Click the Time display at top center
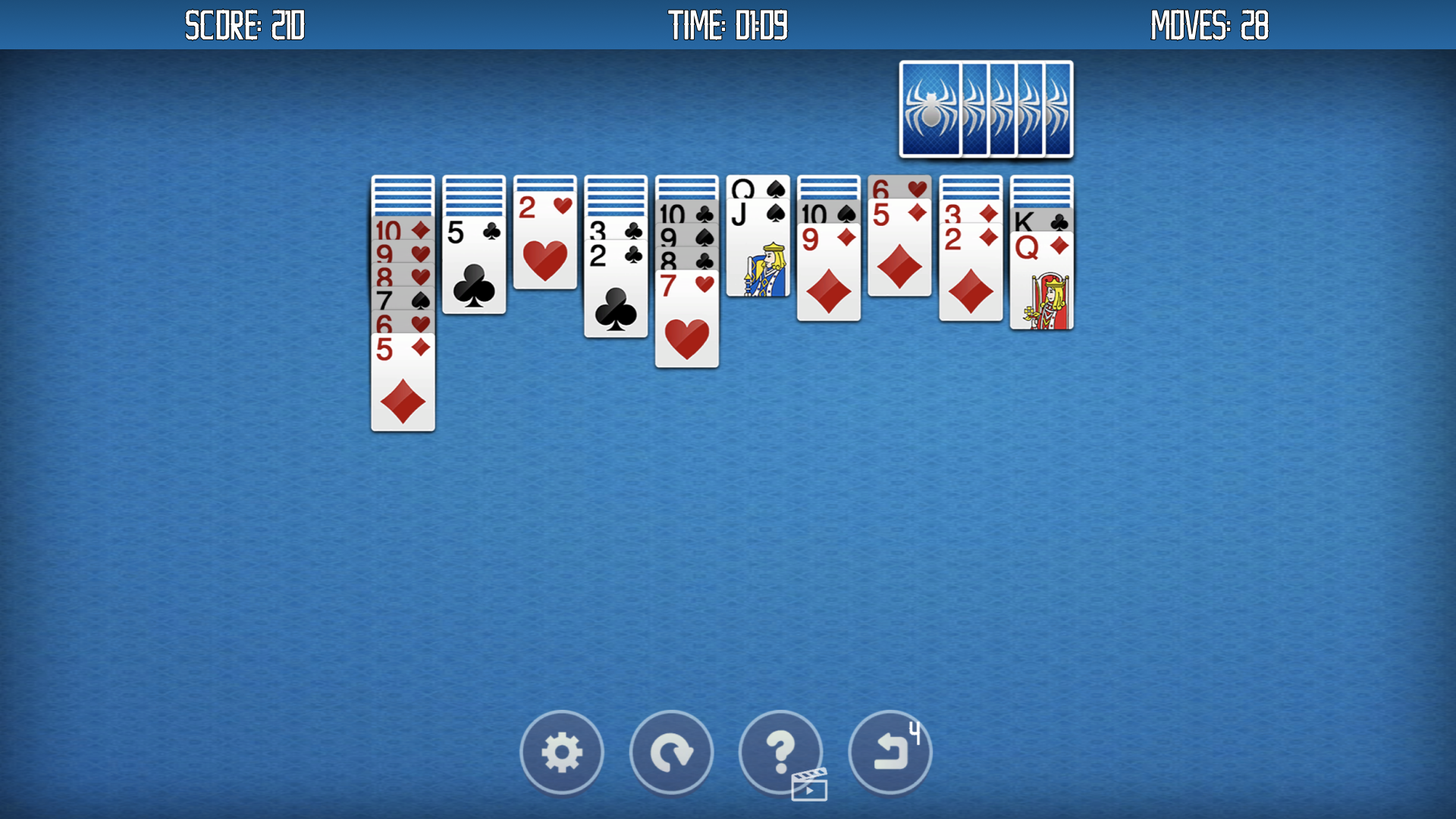This screenshot has height=819, width=1456. pos(726,25)
